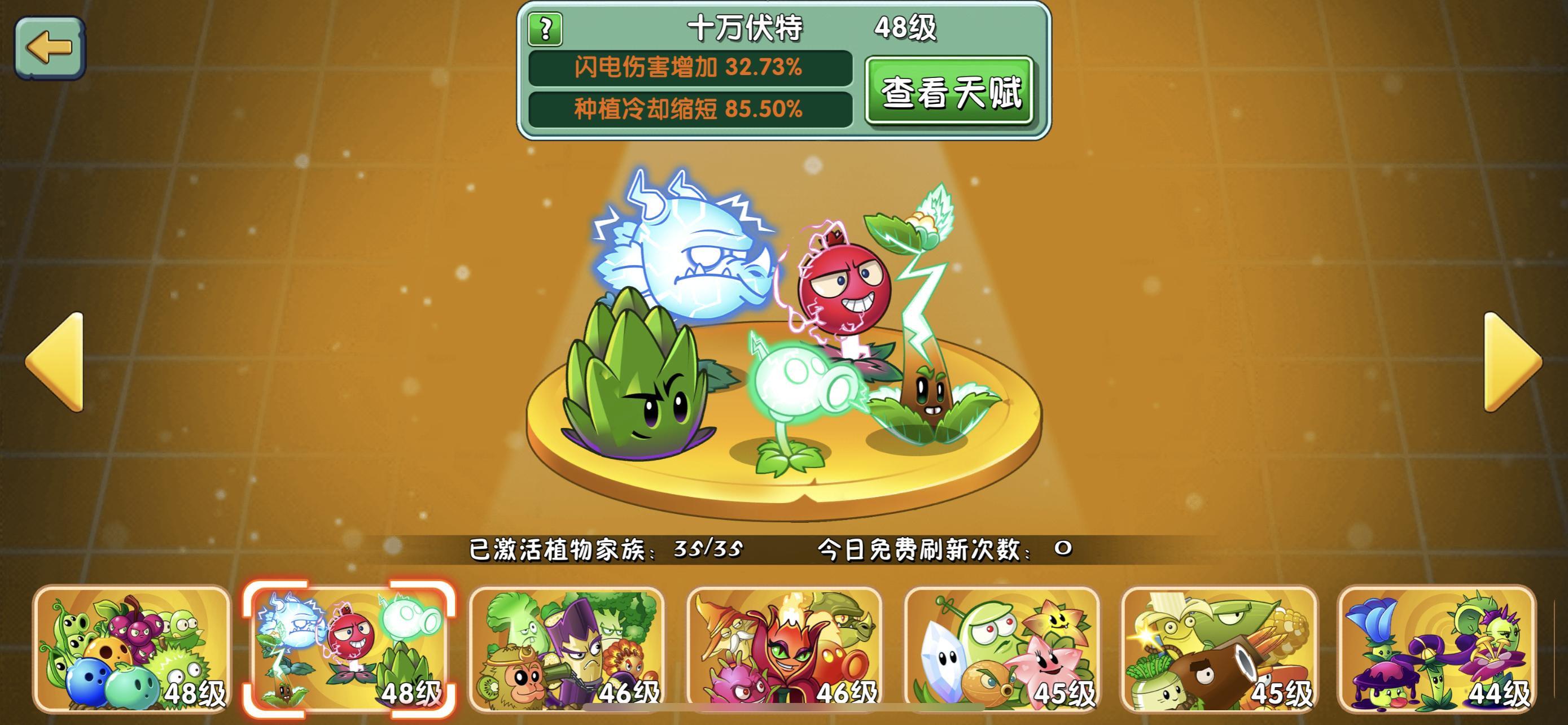Screen dimensions: 1568x725
Task: Select the bowling bulb and grapes family
Action: point(132,649)
